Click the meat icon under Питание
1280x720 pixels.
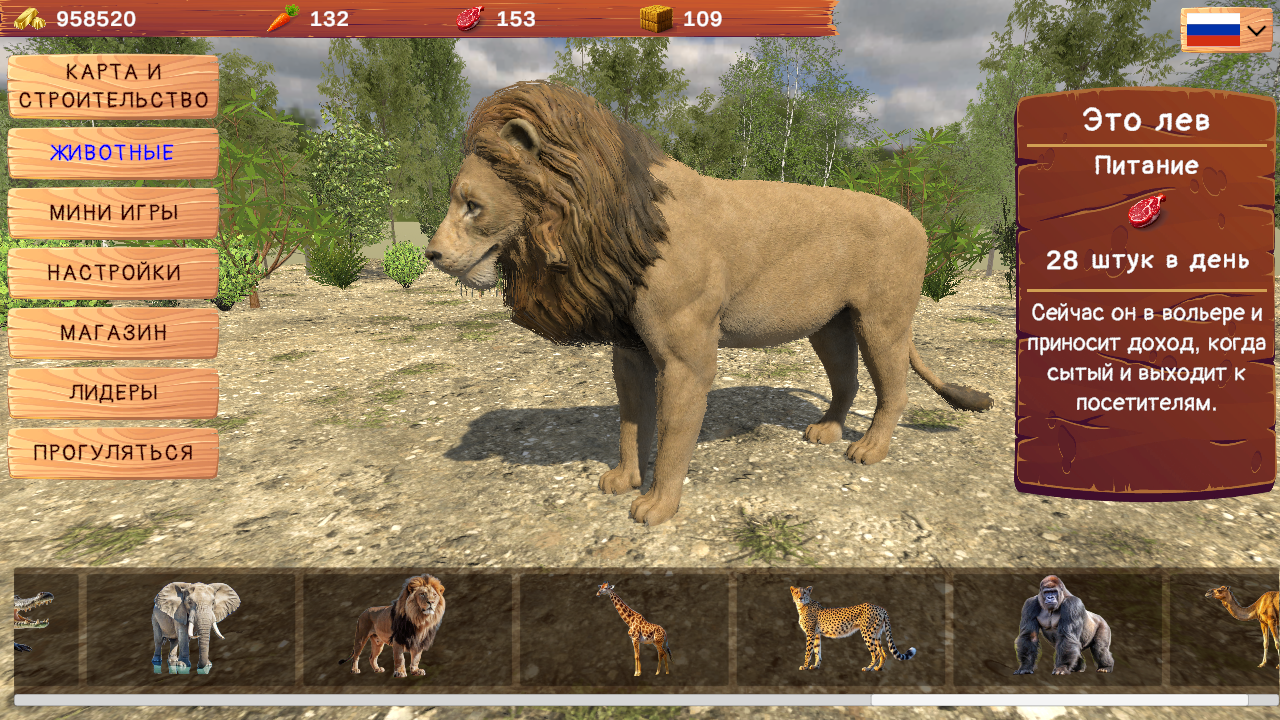point(1144,209)
